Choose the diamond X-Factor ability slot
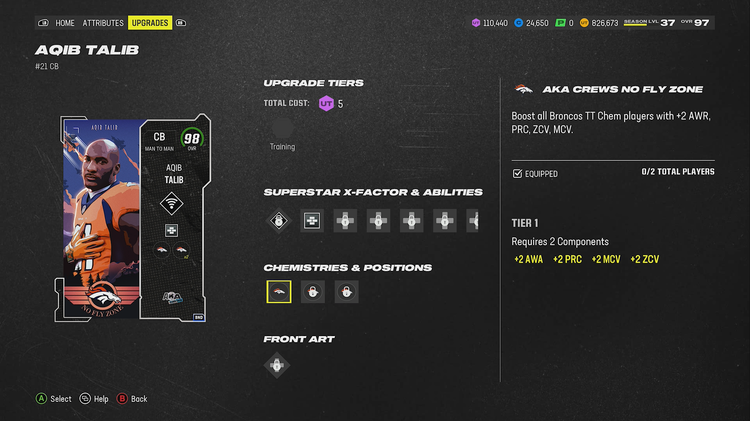Image resolution: width=750 pixels, height=421 pixels. (278, 221)
